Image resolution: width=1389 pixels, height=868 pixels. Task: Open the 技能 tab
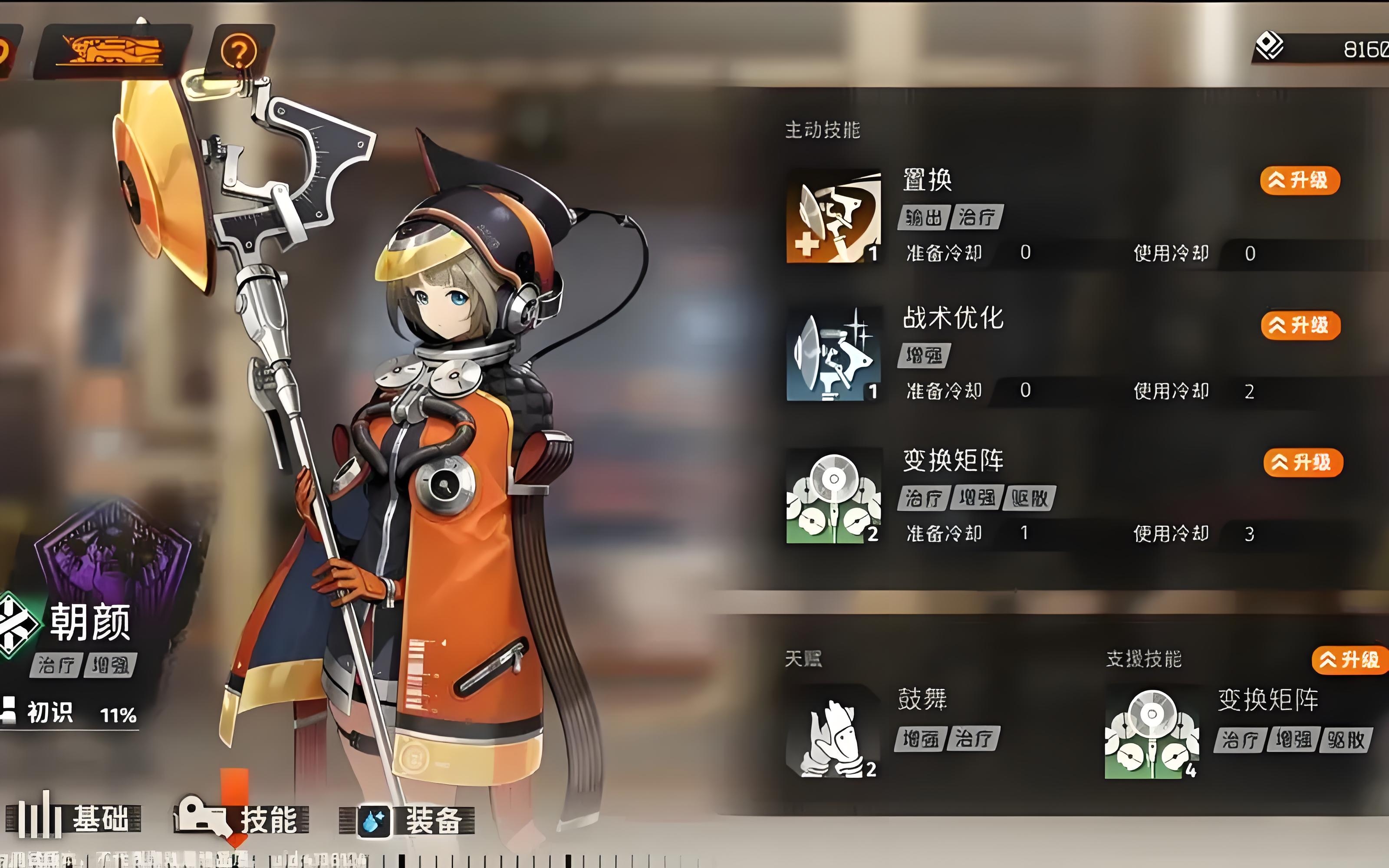click(x=241, y=819)
